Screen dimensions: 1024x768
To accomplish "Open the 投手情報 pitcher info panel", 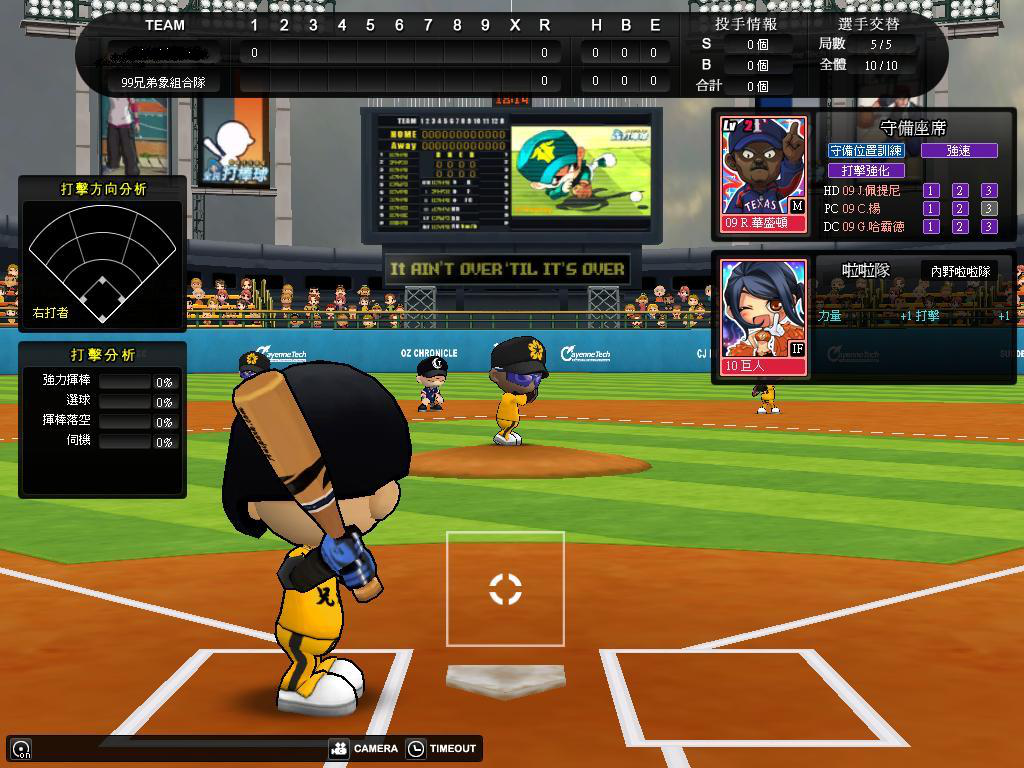I will coord(746,24).
